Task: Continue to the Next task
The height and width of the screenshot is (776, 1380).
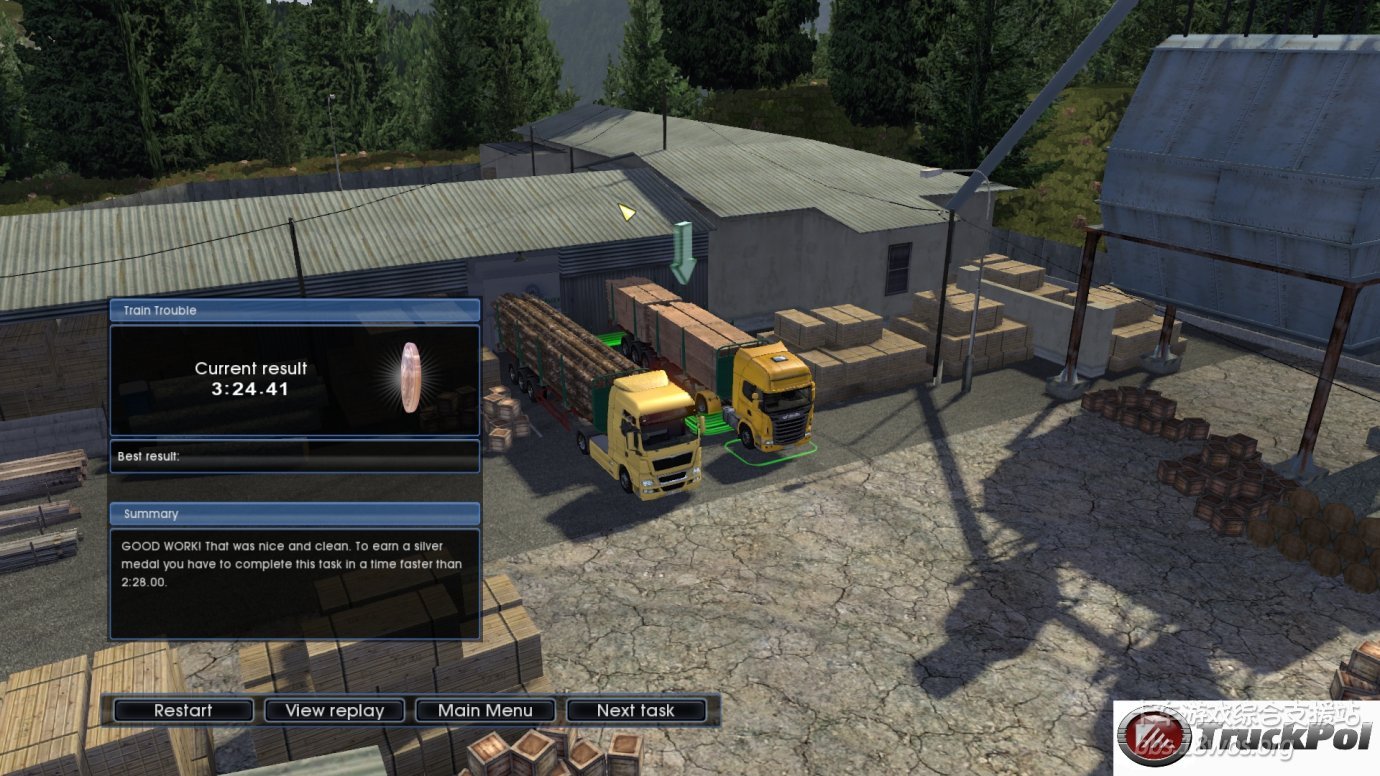Action: (636, 711)
